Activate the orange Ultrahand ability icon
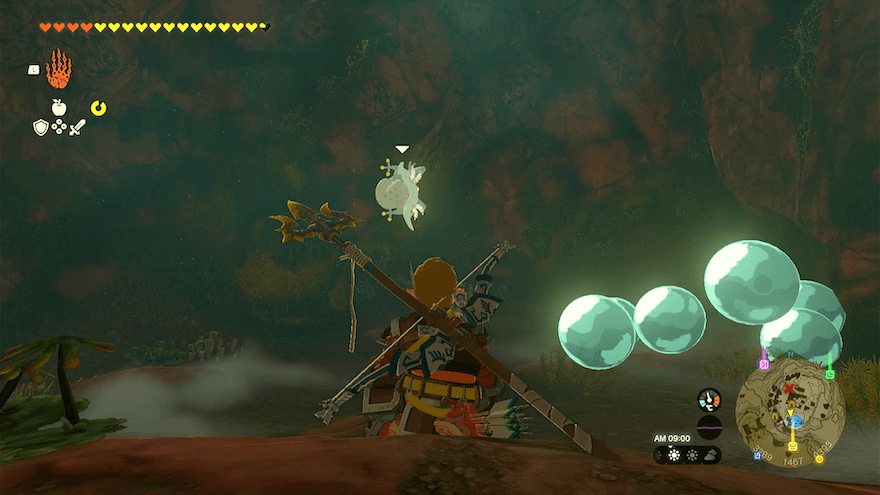Viewport: 880px width, 495px height. [x=59, y=68]
